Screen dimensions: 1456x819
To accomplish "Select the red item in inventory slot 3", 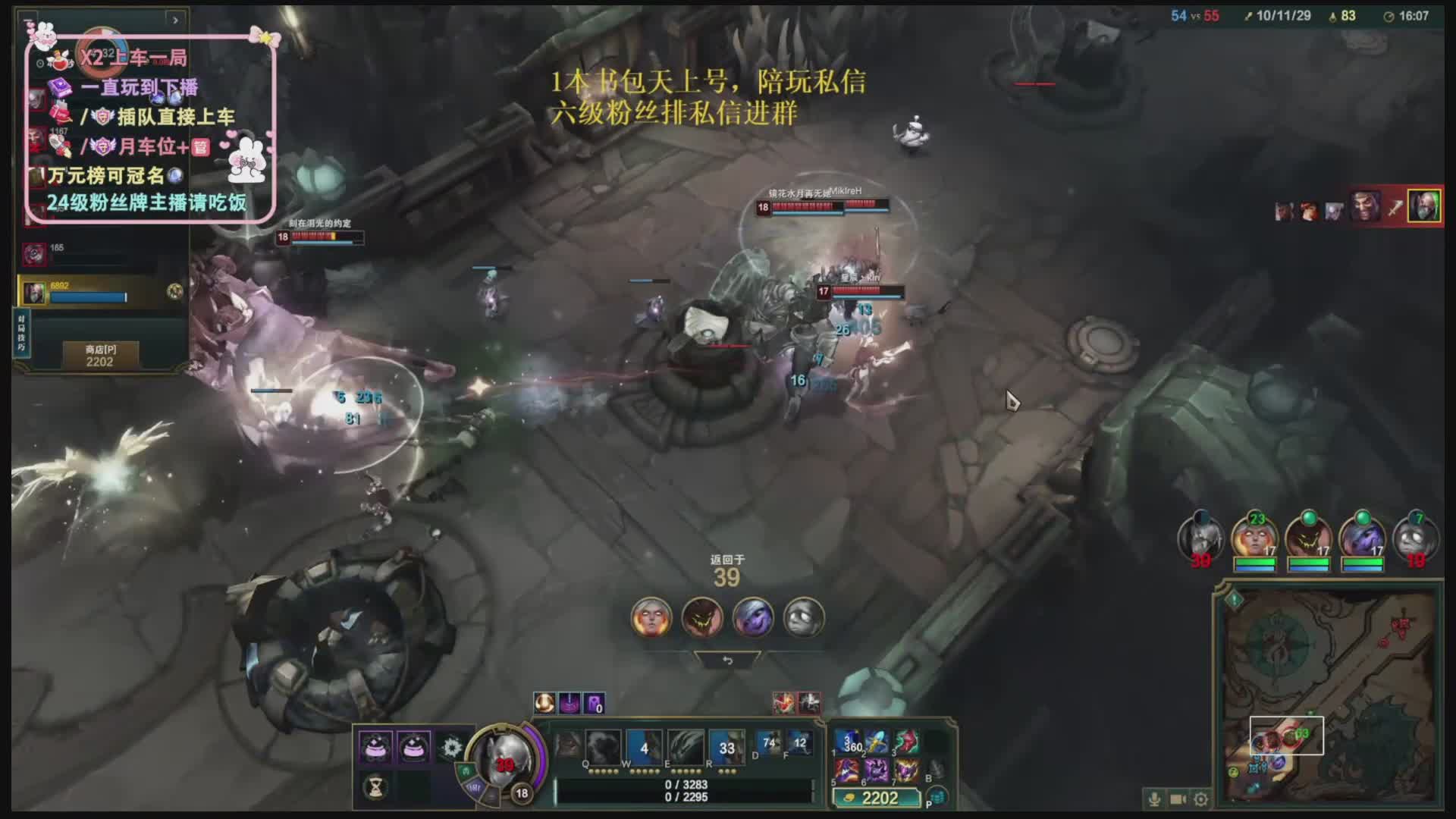I will point(905,742).
